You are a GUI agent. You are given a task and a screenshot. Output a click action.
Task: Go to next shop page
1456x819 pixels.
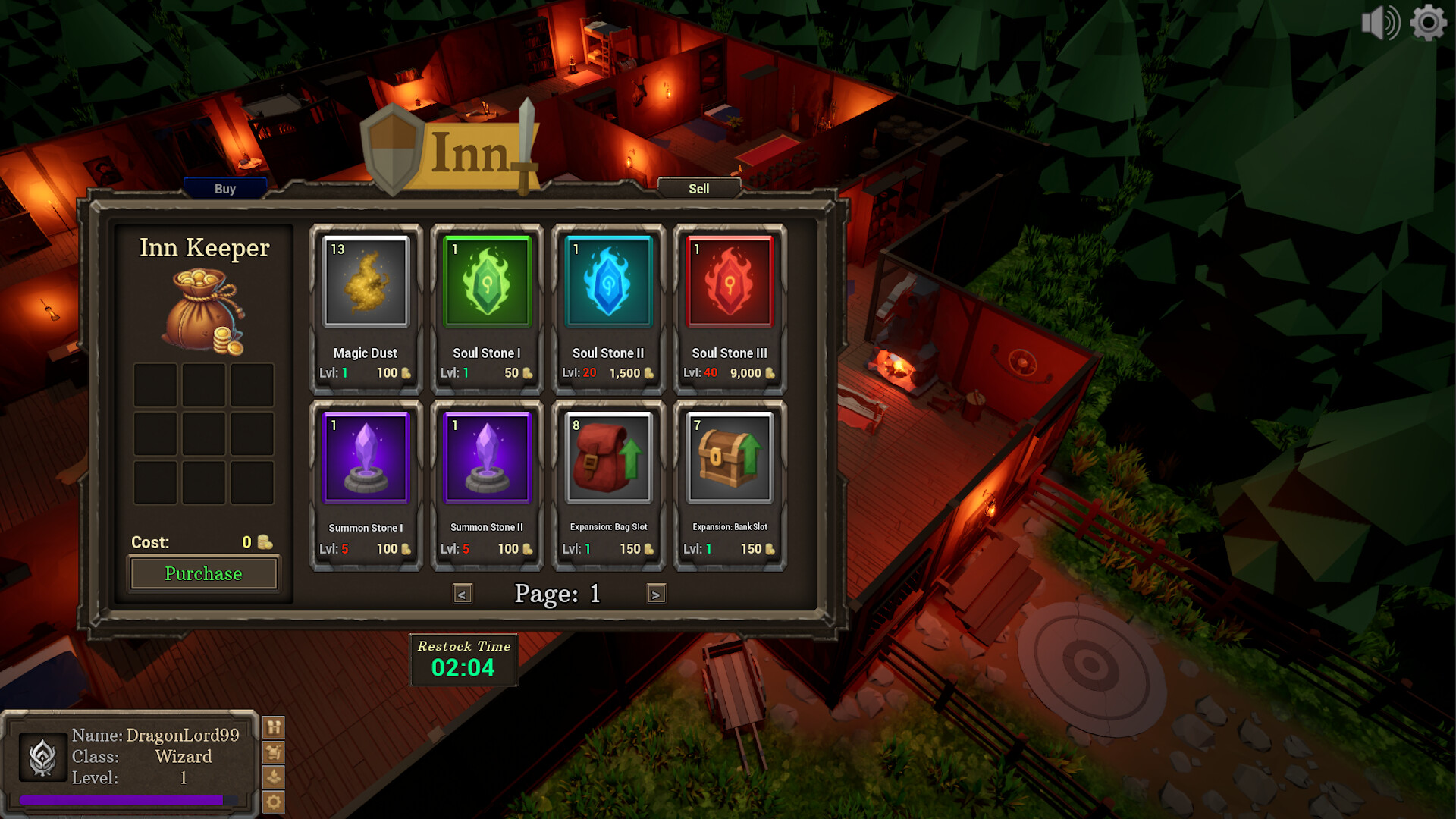[x=655, y=595]
